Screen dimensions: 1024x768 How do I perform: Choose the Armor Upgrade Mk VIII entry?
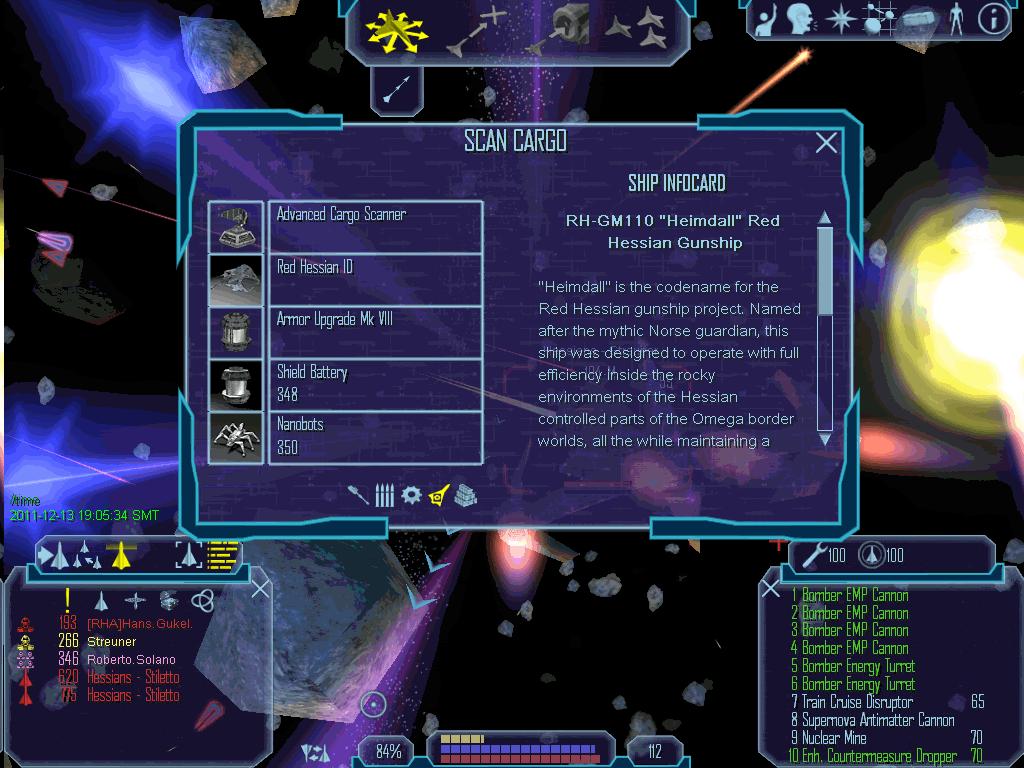(375, 332)
